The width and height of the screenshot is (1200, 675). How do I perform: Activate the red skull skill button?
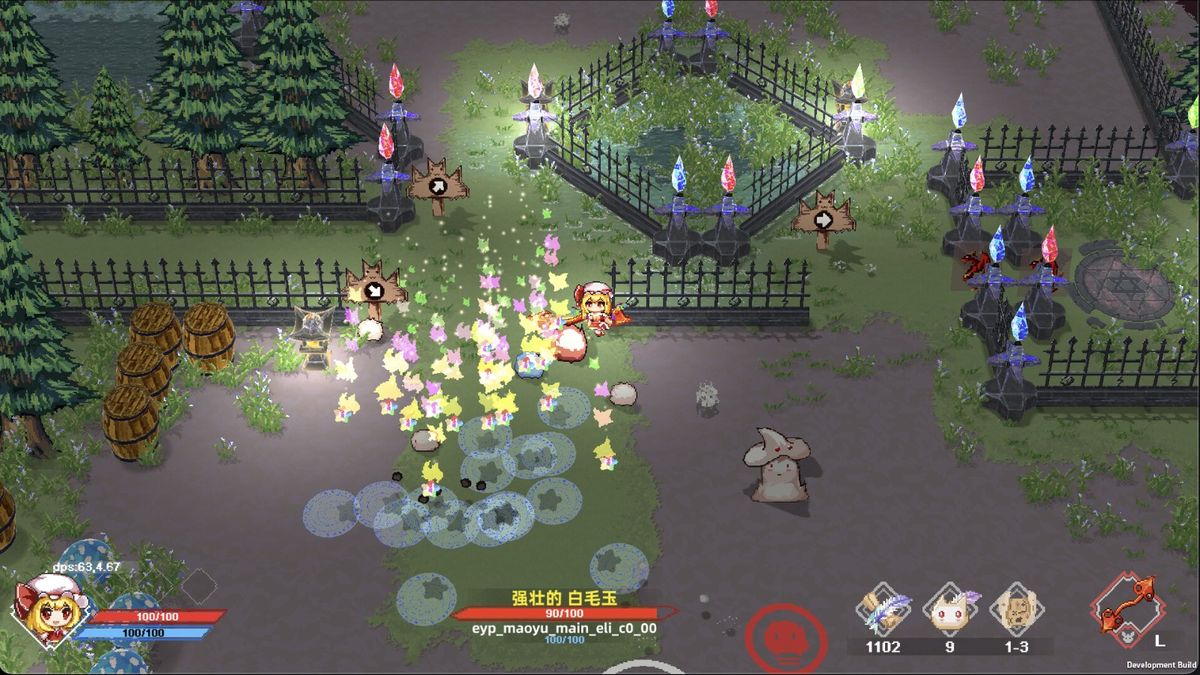point(786,637)
